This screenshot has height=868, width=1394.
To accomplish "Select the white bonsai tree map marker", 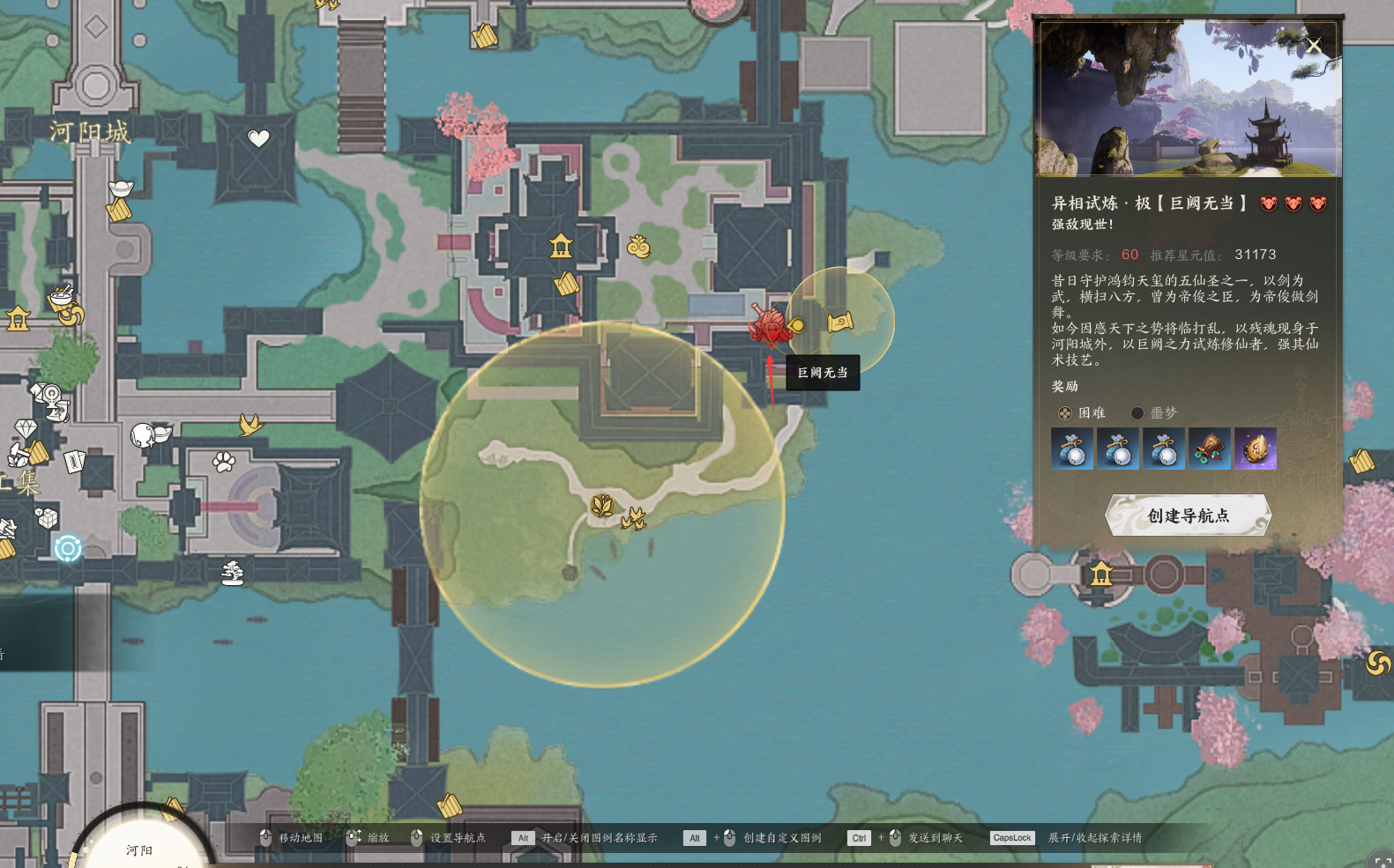I will tap(233, 574).
